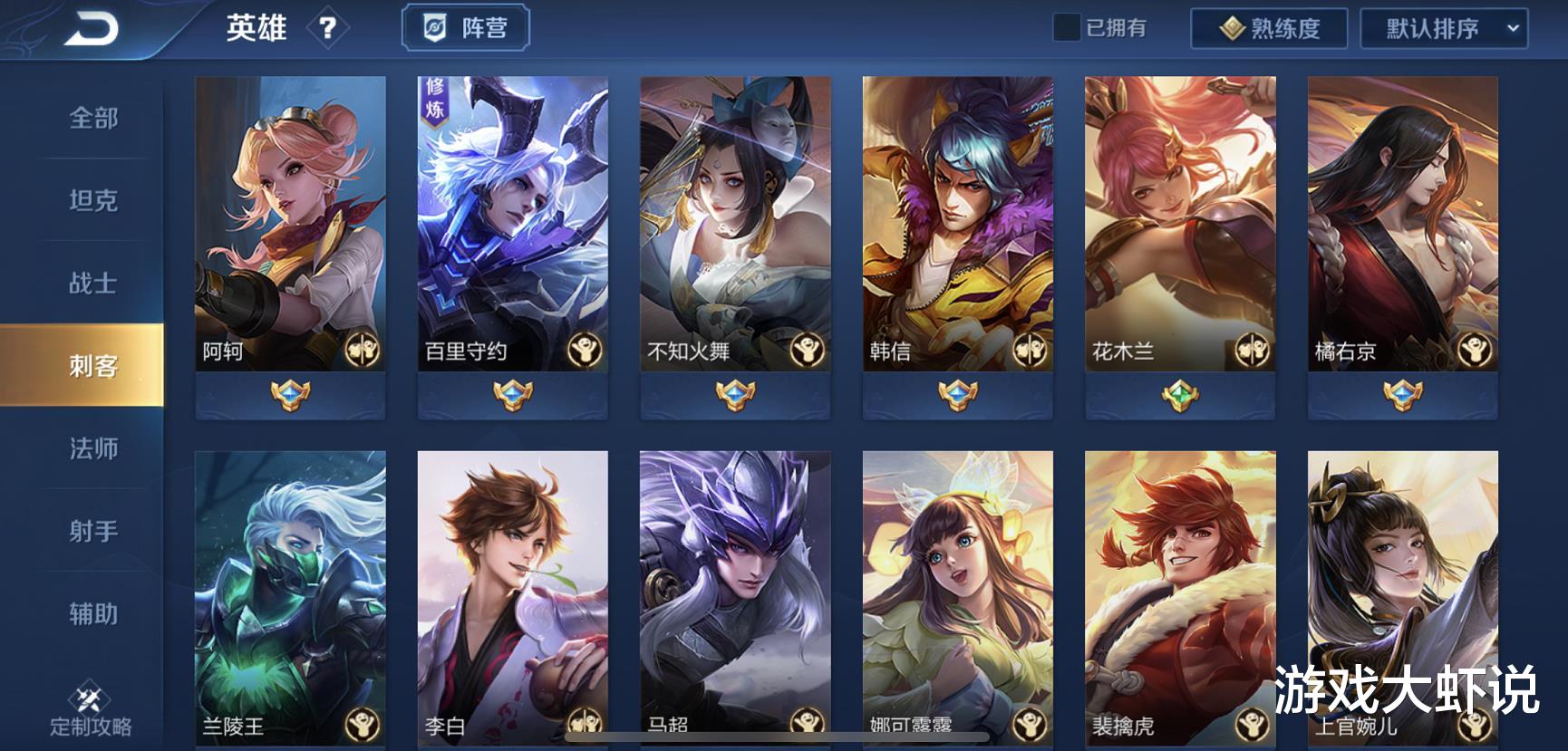The height and width of the screenshot is (751, 1568).
Task: Enable the 已拥有 owned-heroes checkbox
Action: (x=1067, y=27)
